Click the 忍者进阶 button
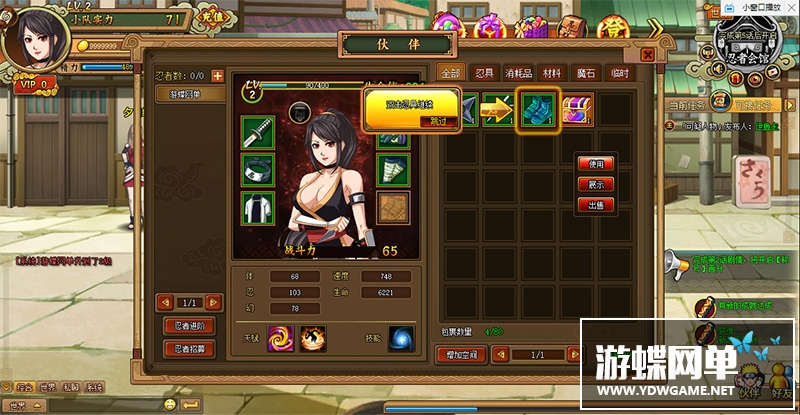Screen dimensions: 800x415 (190, 326)
